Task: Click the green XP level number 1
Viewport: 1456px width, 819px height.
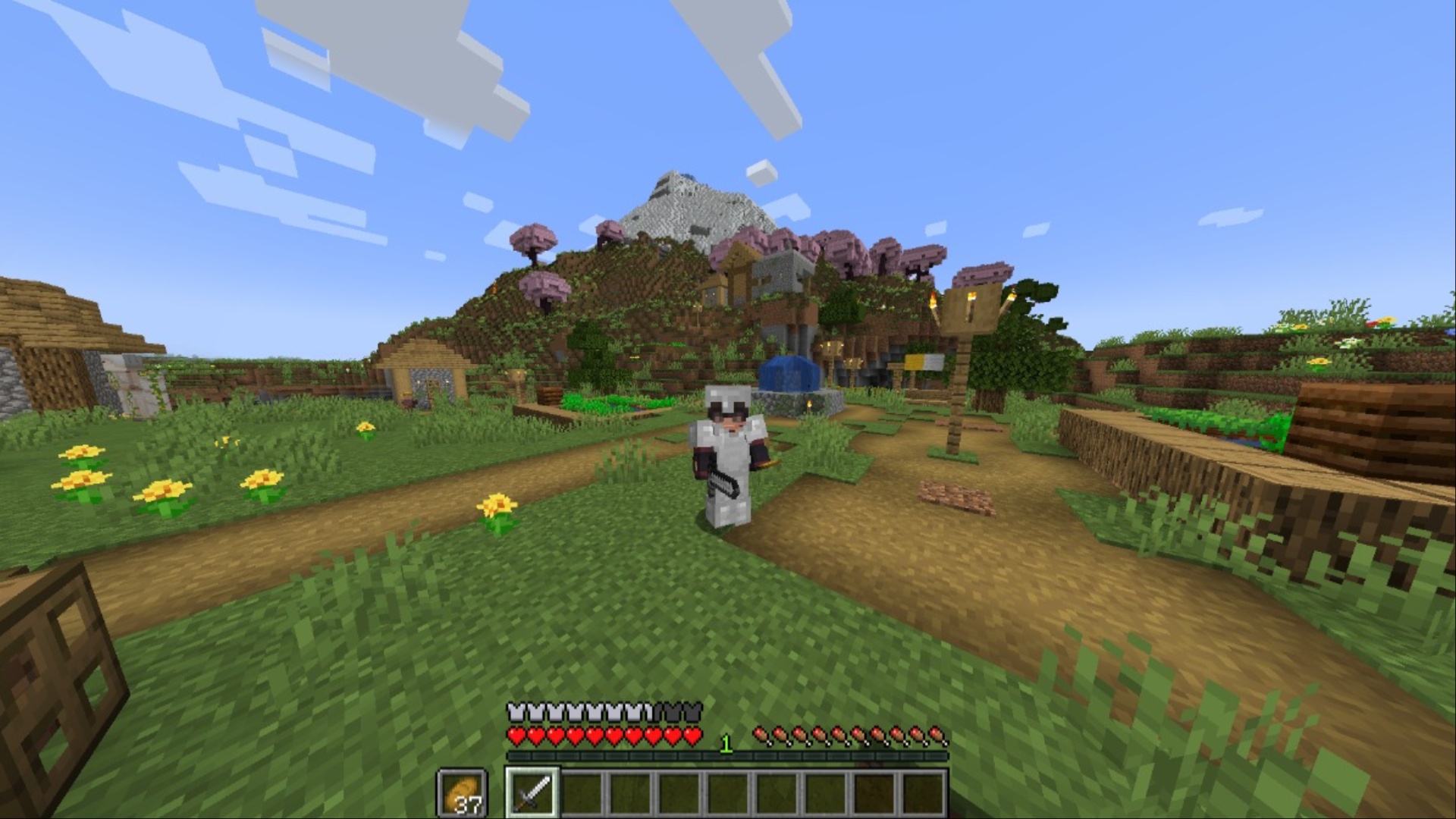Action: (725, 743)
